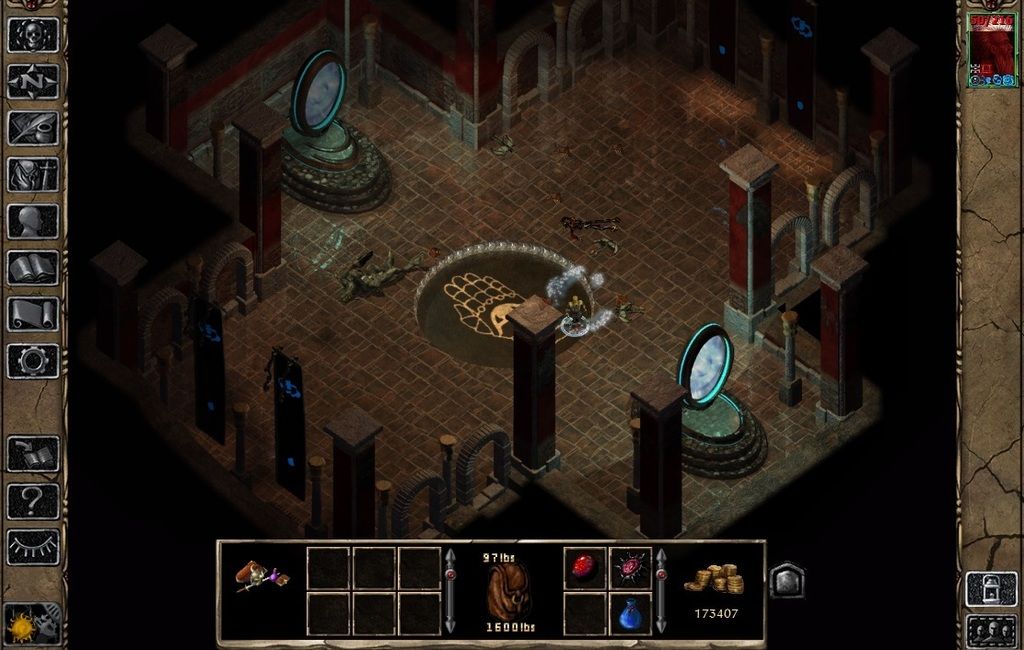Select the spiked pink amulet item
This screenshot has height=650, width=1024.
click(631, 568)
